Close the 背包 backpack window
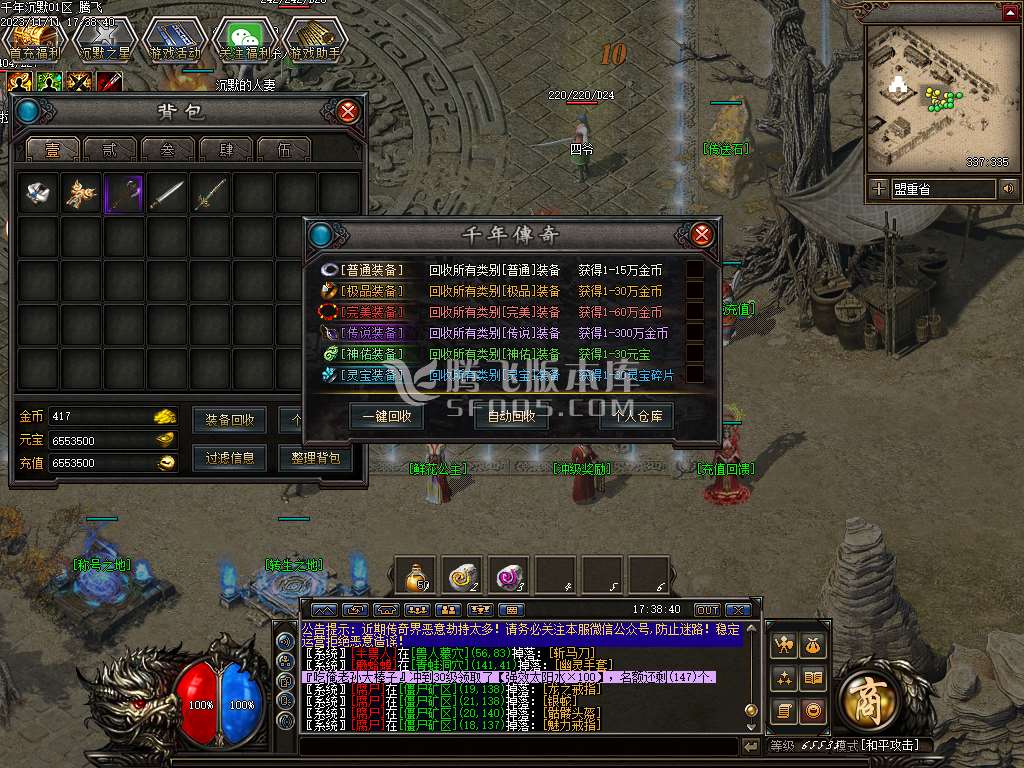The height and width of the screenshot is (768, 1024). (348, 111)
